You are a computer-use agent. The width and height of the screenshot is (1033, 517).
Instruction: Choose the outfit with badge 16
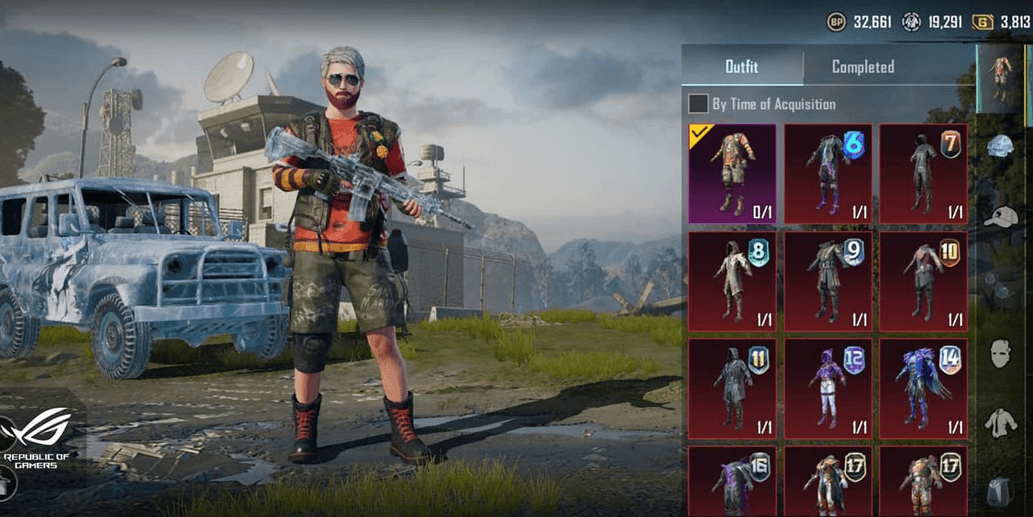[732, 482]
